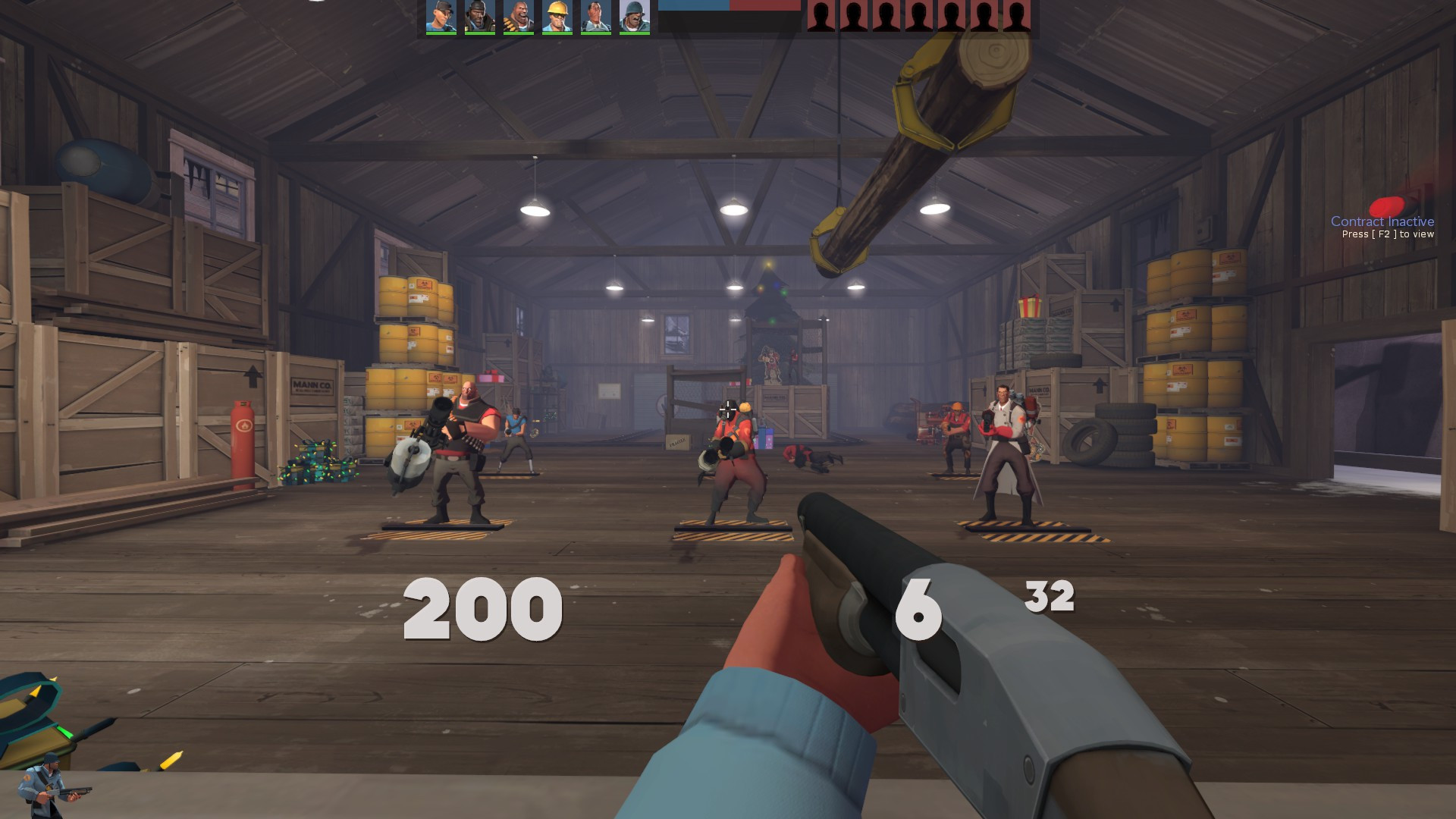Toggle the green health bar under the Scout portrait
Viewport: 1456px width, 819px height.
click(440, 33)
